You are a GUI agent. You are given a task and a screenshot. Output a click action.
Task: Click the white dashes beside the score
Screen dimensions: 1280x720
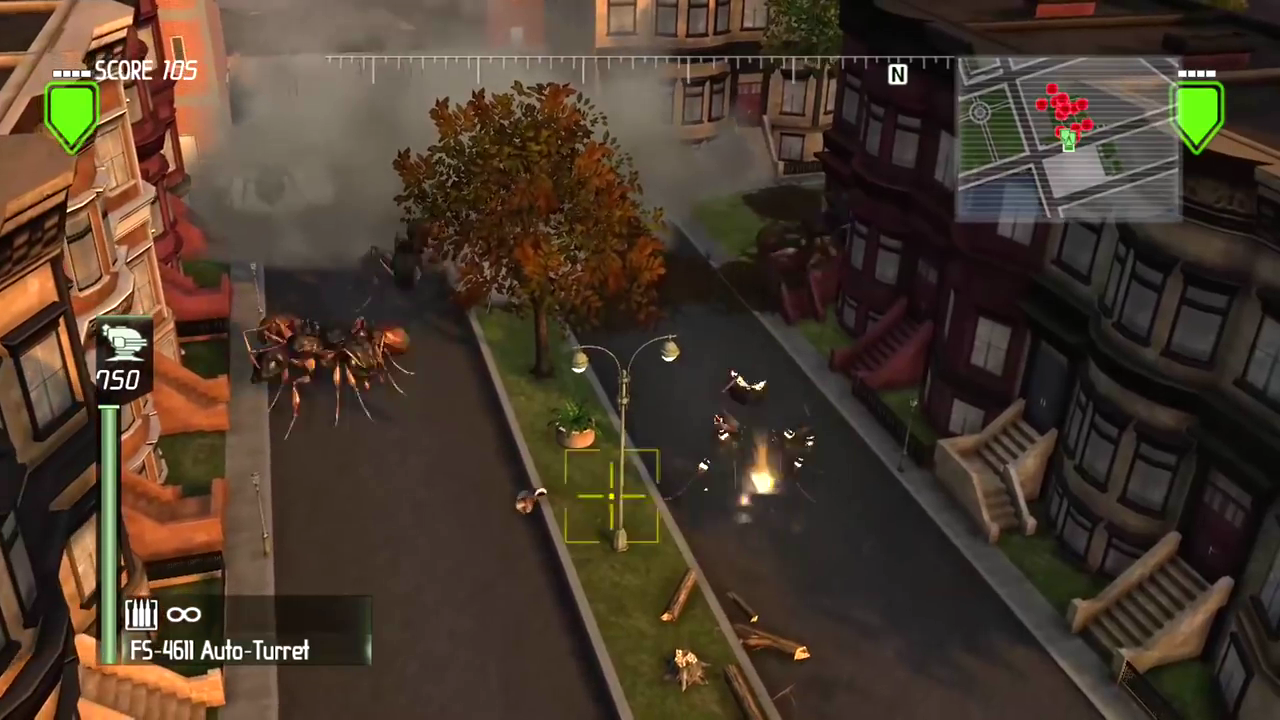[71, 72]
